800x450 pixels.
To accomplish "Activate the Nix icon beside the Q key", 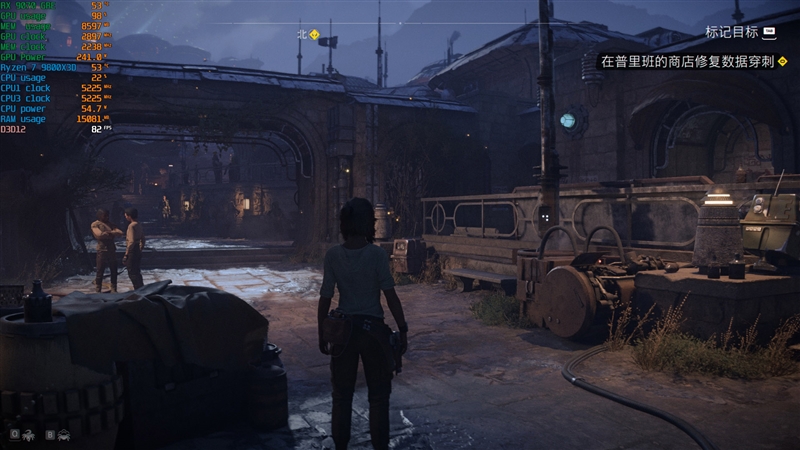I will [x=27, y=435].
